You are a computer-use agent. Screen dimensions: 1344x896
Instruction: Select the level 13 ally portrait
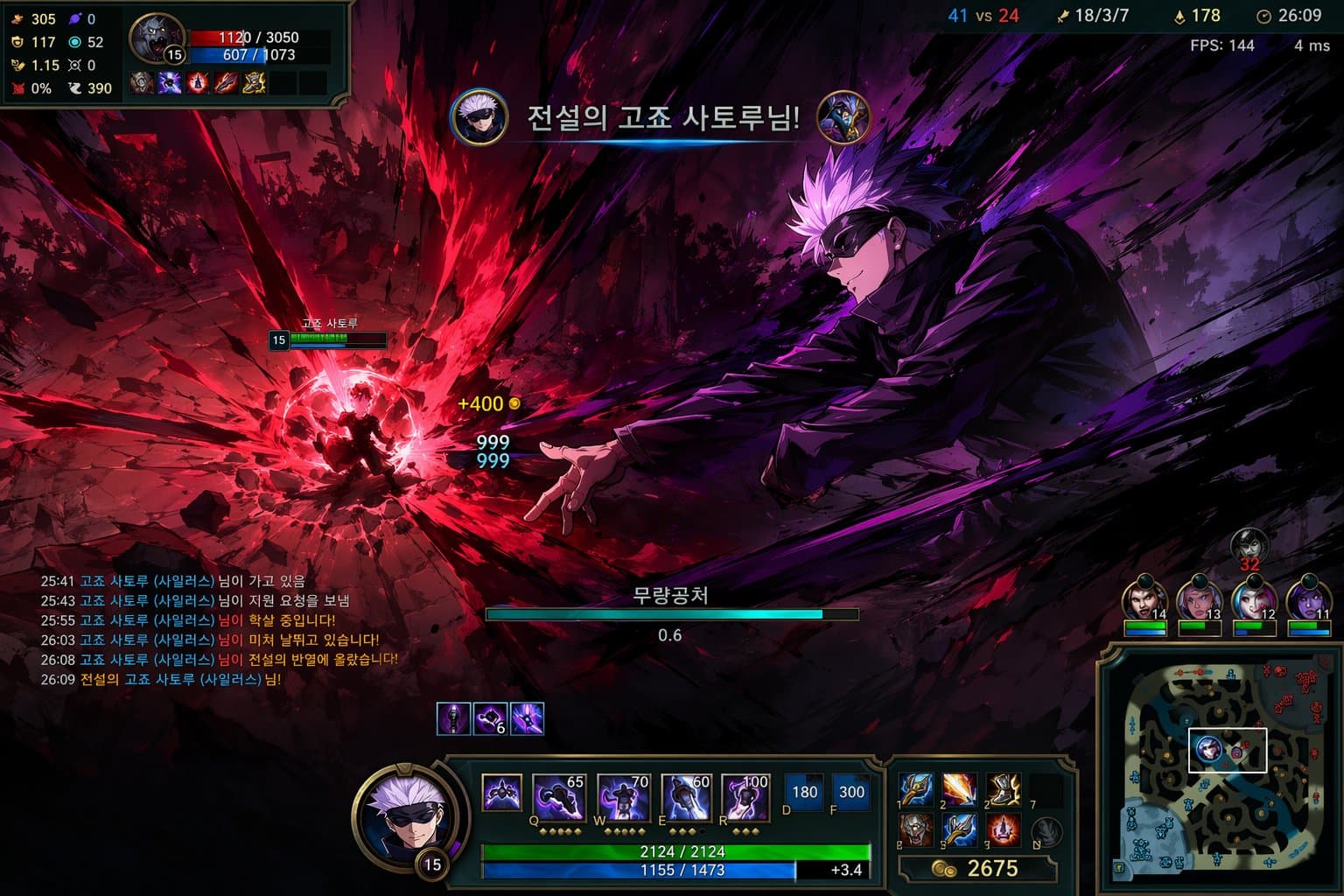[x=1197, y=599]
